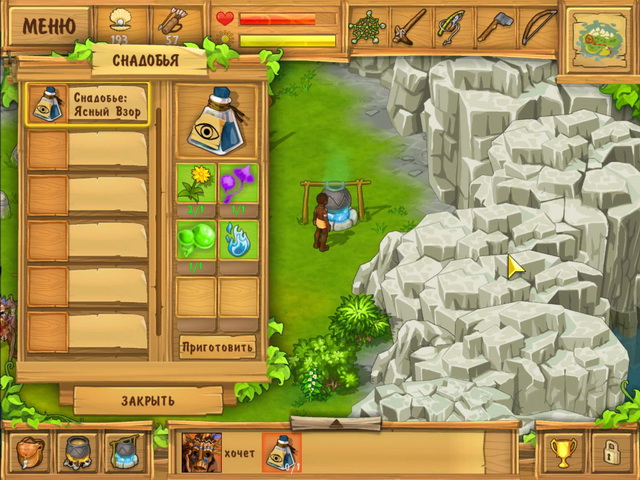Image resolution: width=640 pixels, height=480 pixels.
Task: Close the potions panel with ЗАКРЫТЬ
Action: pyautogui.click(x=148, y=400)
